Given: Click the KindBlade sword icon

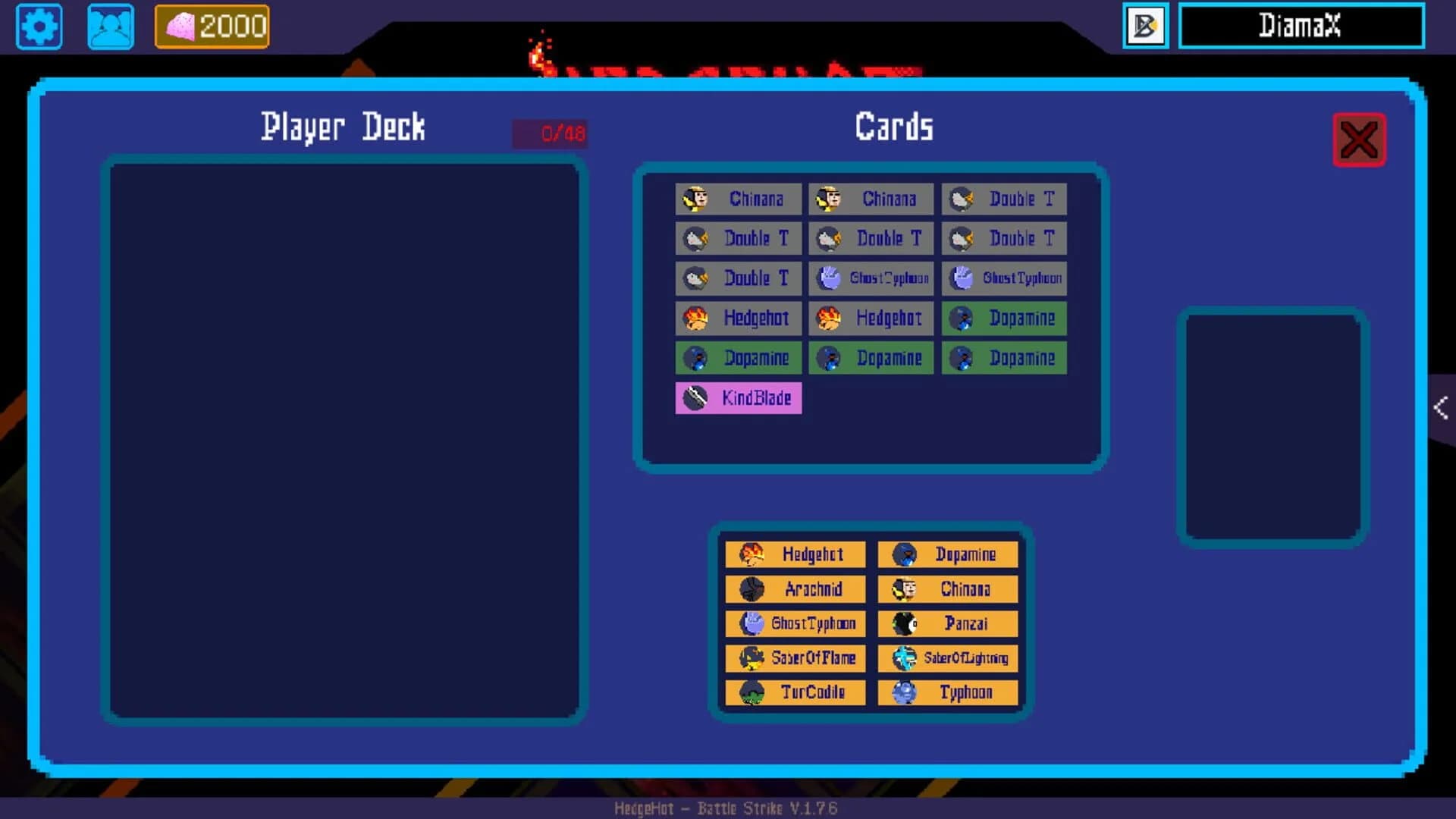Looking at the screenshot, I should pyautogui.click(x=694, y=397).
